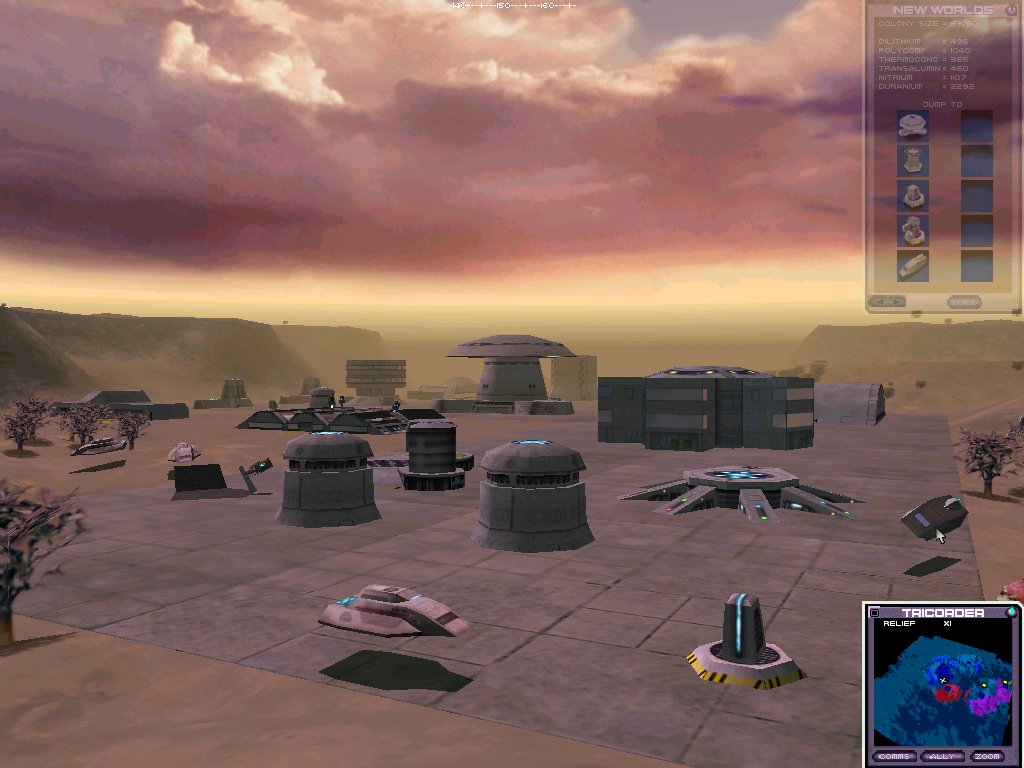The image size is (1024, 768).
Task: Click the round button beside New Worlds title
Action: point(1009,10)
